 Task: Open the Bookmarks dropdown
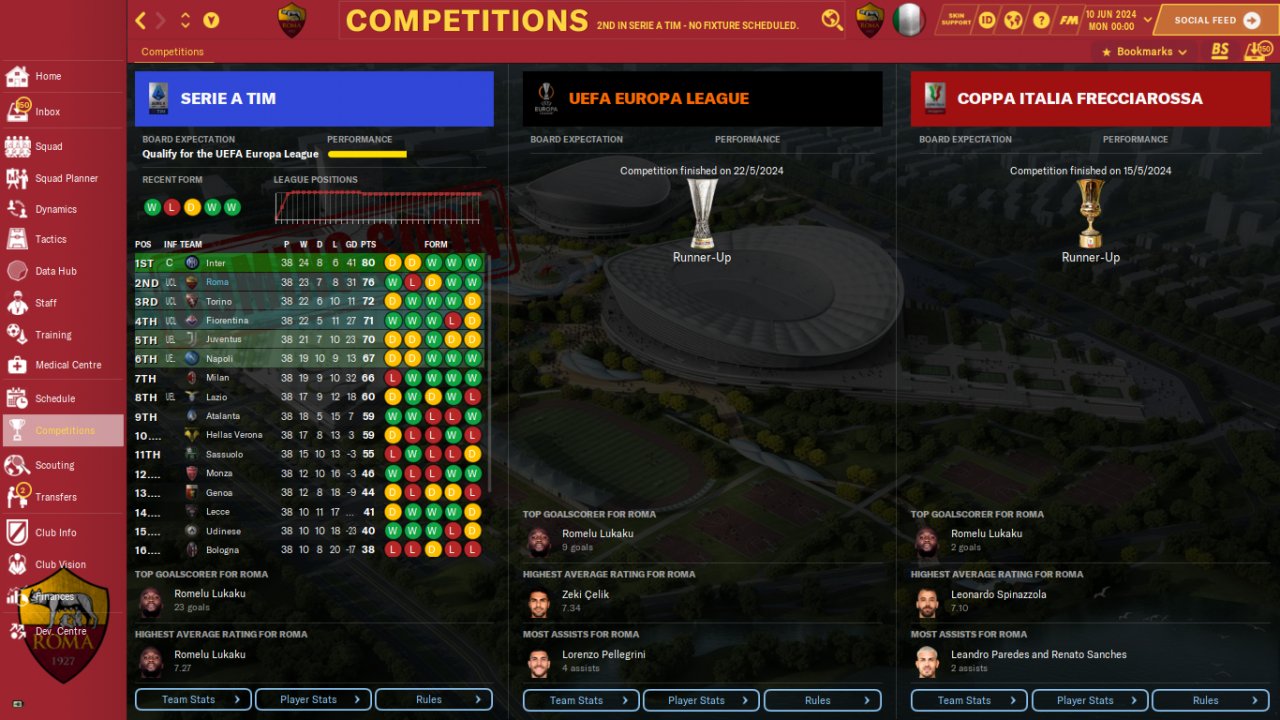pos(1144,52)
